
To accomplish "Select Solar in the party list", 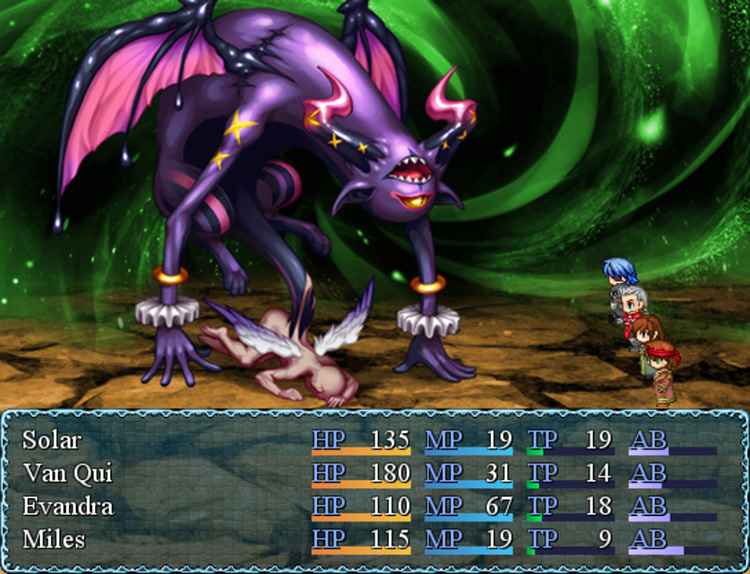I will point(53,440).
